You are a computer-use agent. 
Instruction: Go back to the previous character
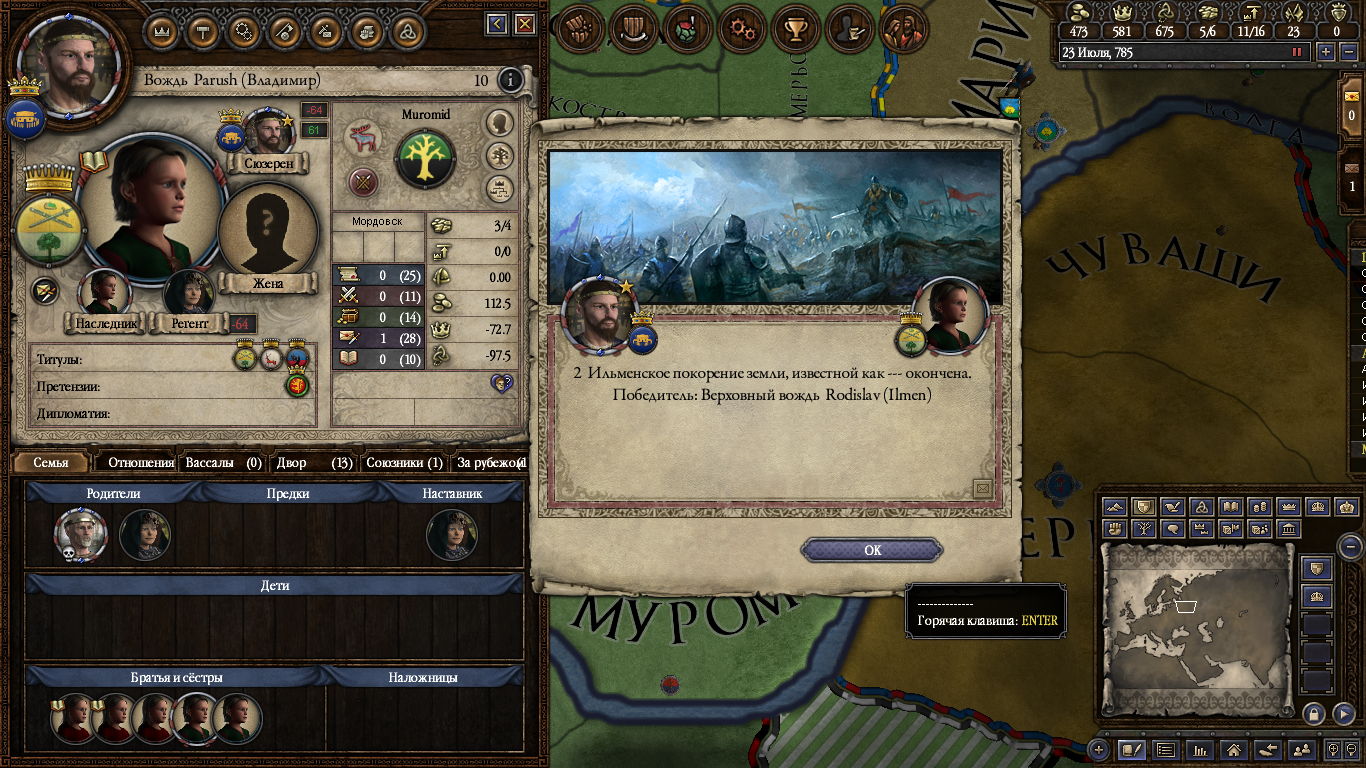[x=497, y=25]
